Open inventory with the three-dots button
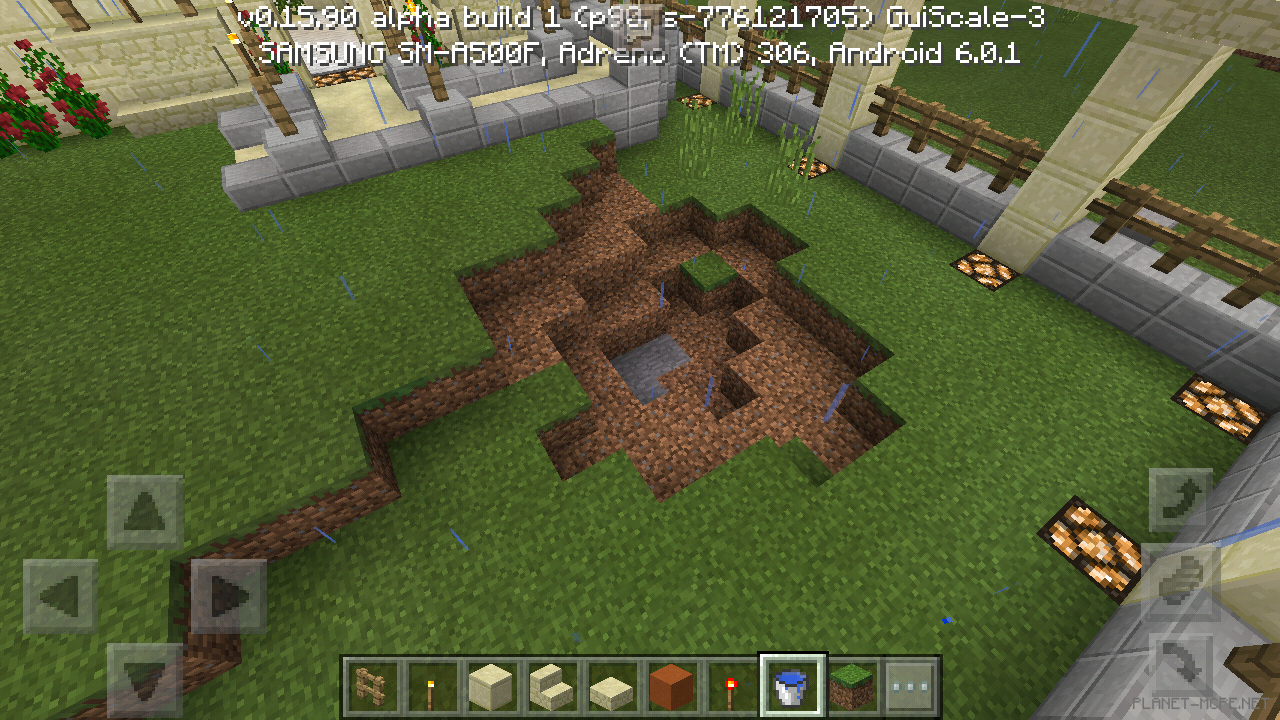The width and height of the screenshot is (1280, 720). pyautogui.click(x=911, y=687)
